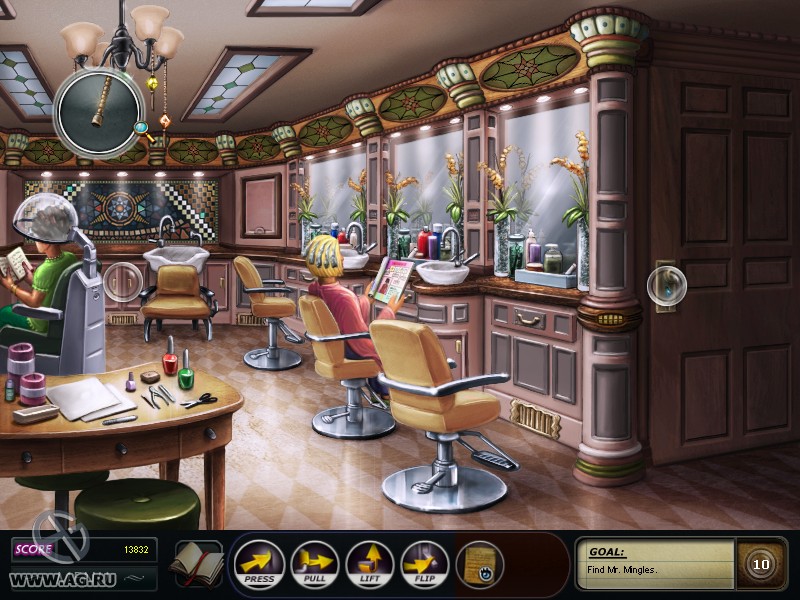Select the Press action button
Image resolution: width=800 pixels, height=600 pixels.
point(259,564)
